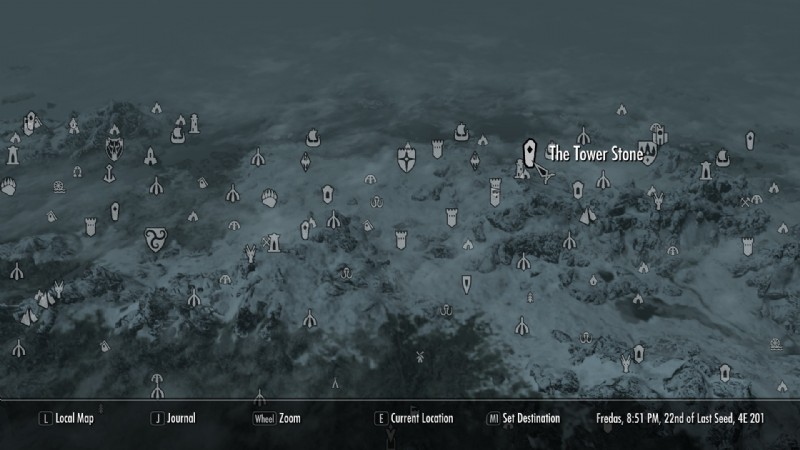Viewport: 800px width, 450px height.
Task: Select the windmill farm marker
Action: point(420,356)
